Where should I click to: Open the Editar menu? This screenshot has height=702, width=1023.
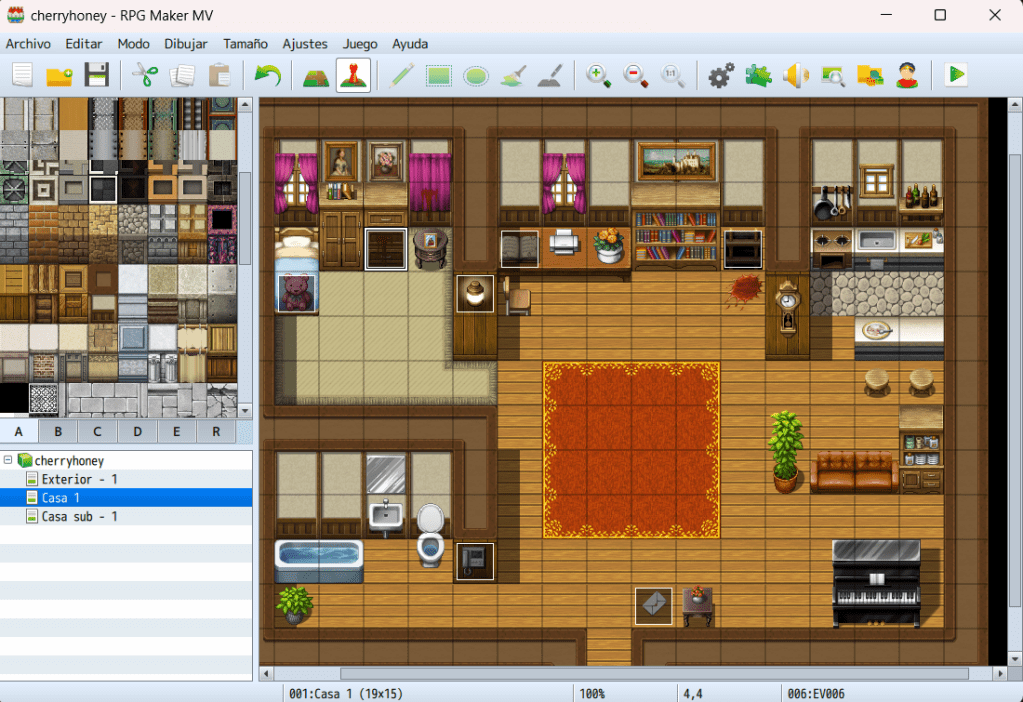(84, 44)
